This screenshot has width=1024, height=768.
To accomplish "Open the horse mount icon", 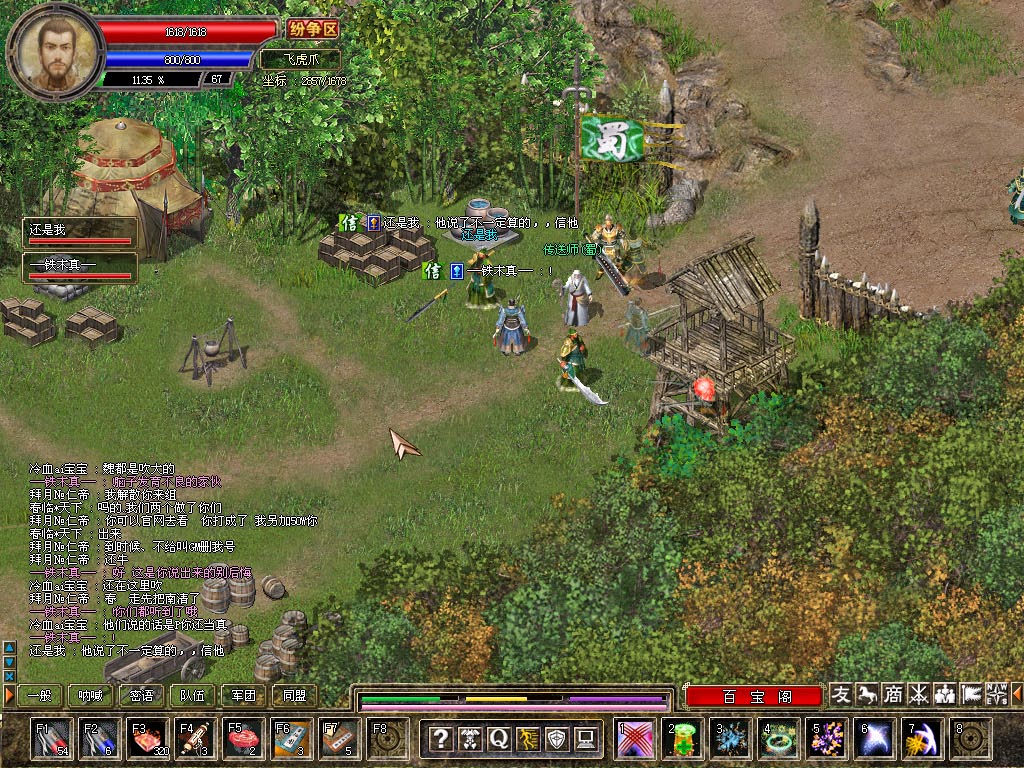I will click(x=867, y=694).
